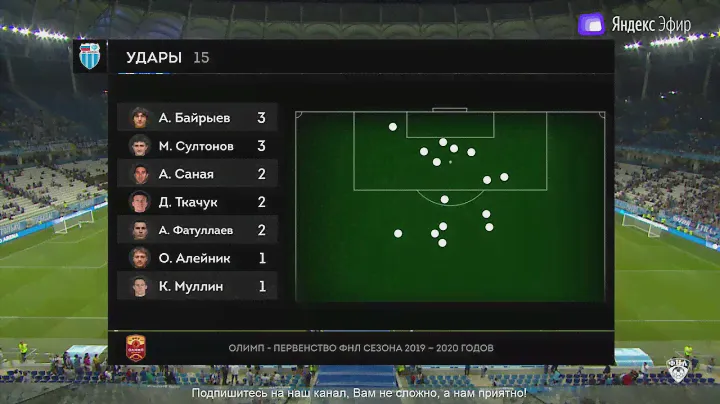This screenshot has height=404, width=720.
Task: Open the А. Фатуллаев row
Action: coord(197,230)
